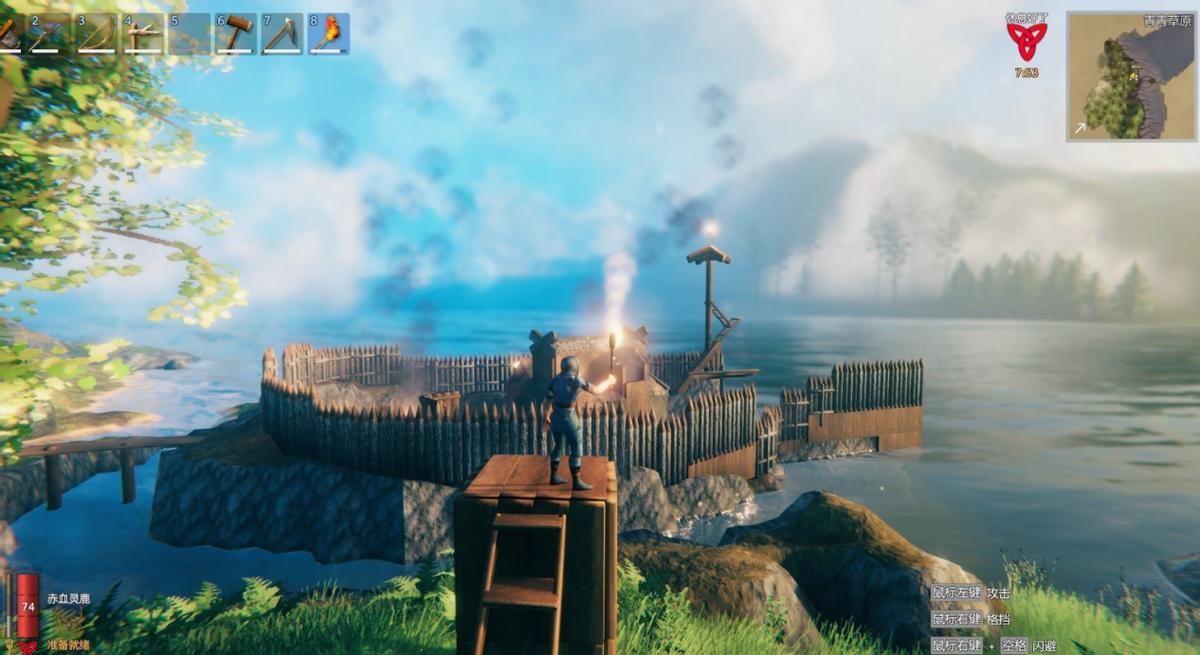
Task: Select the flaming torch hotbar slot
Action: [329, 33]
